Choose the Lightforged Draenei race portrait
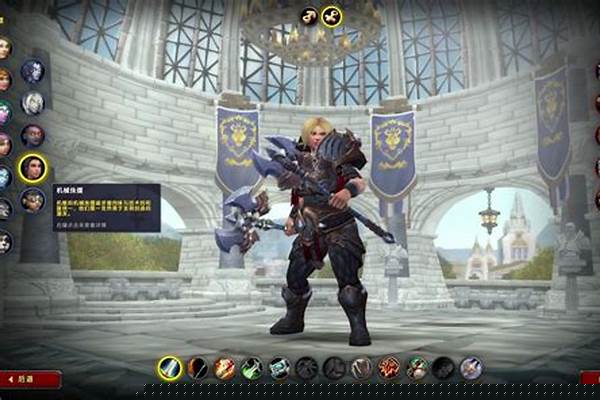This screenshot has width=600, height=400. pos(33,103)
